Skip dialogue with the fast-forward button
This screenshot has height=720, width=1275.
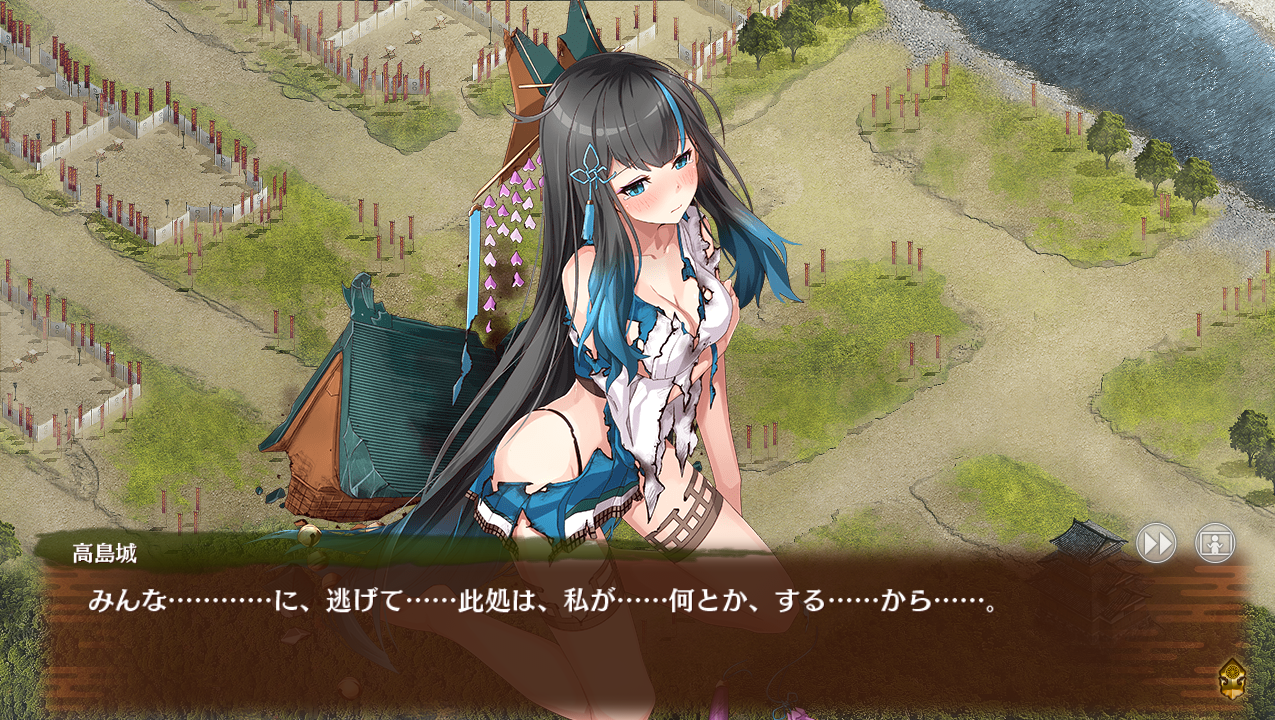pyautogui.click(x=1156, y=544)
